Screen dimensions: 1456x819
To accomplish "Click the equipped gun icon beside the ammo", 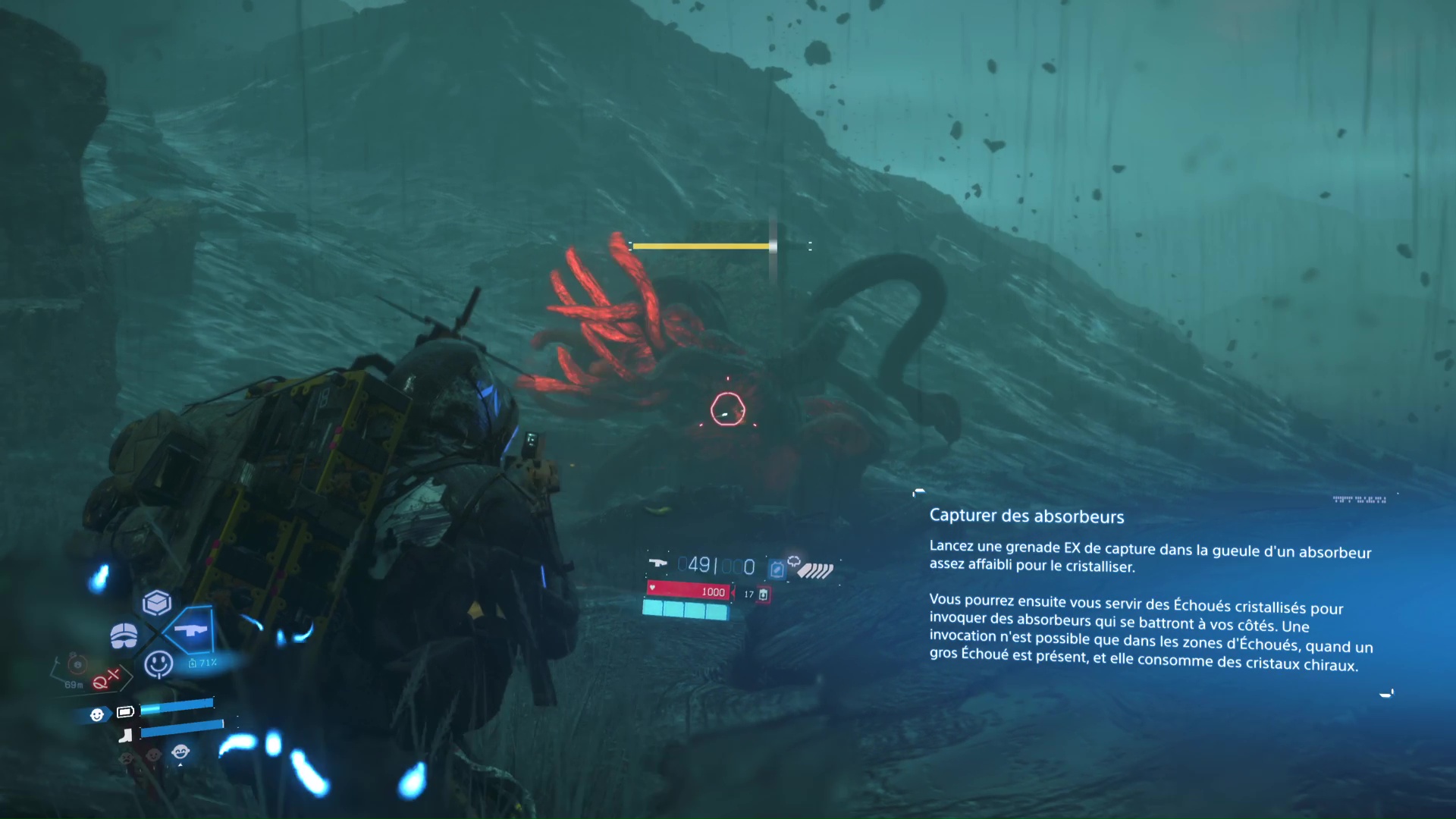I will coord(657,563).
